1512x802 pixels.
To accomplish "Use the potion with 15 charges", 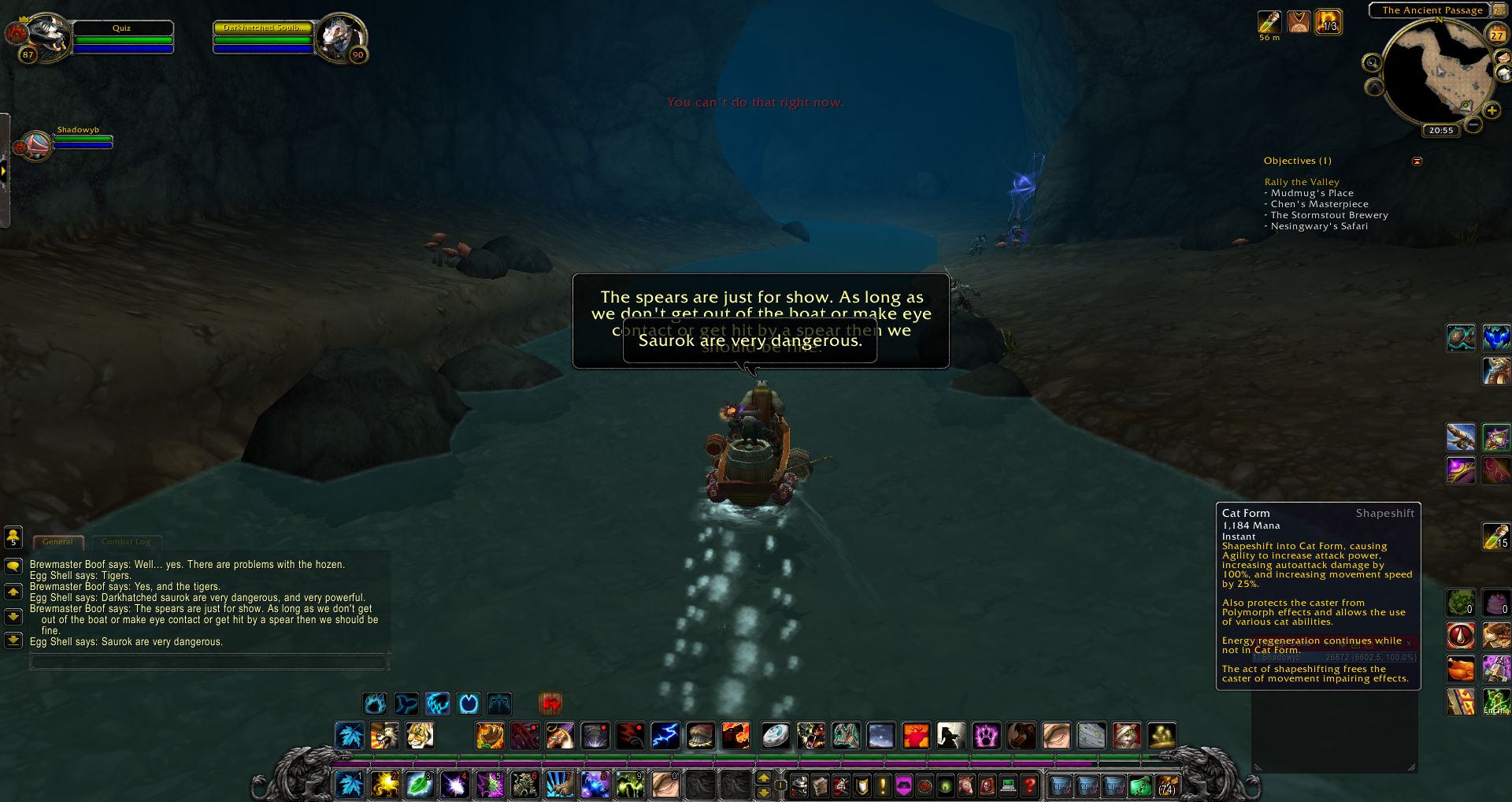I will [x=1495, y=536].
